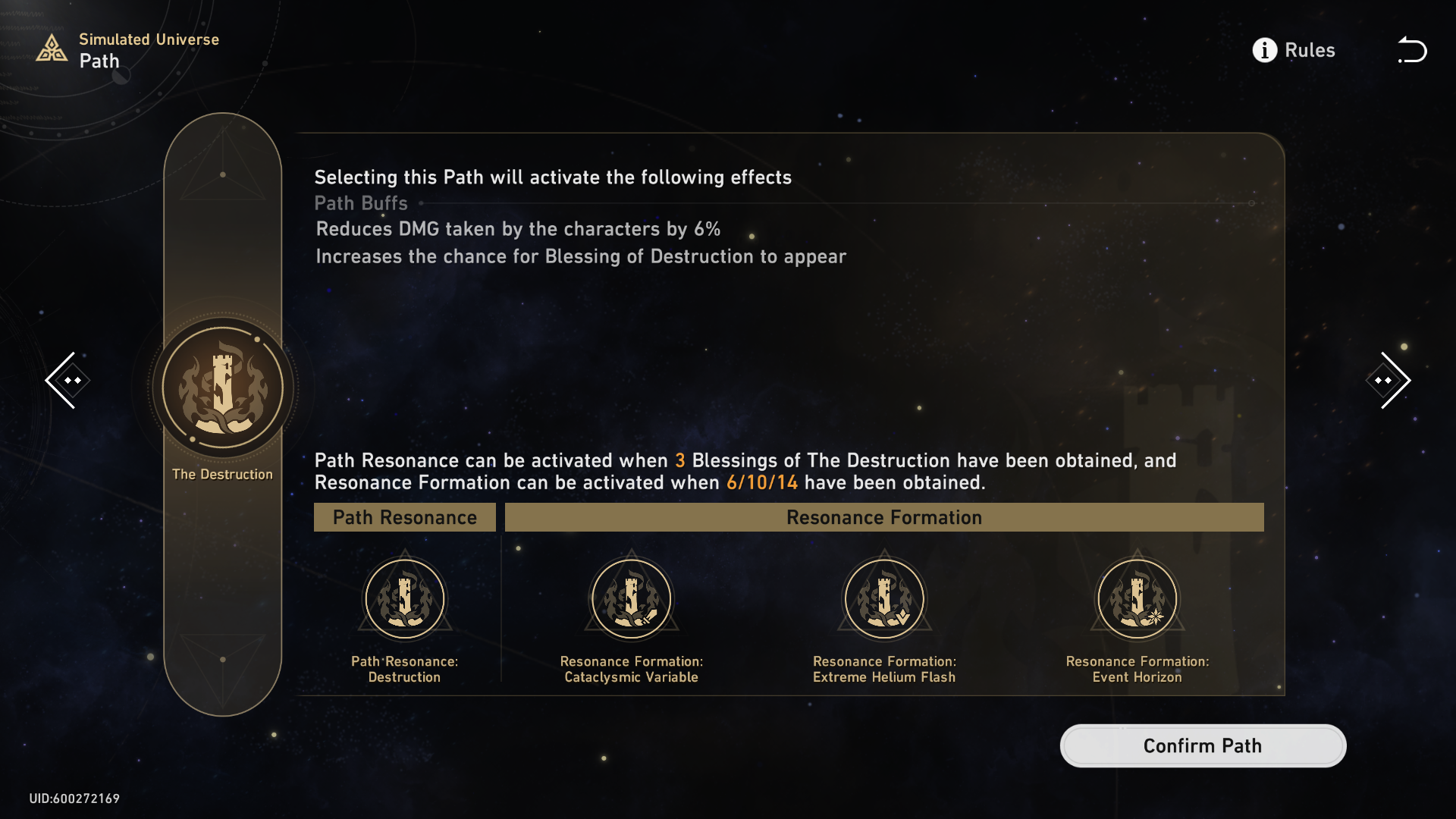The image size is (1456, 819).
Task: Navigate to next Path with right arrow
Action: 1389,380
